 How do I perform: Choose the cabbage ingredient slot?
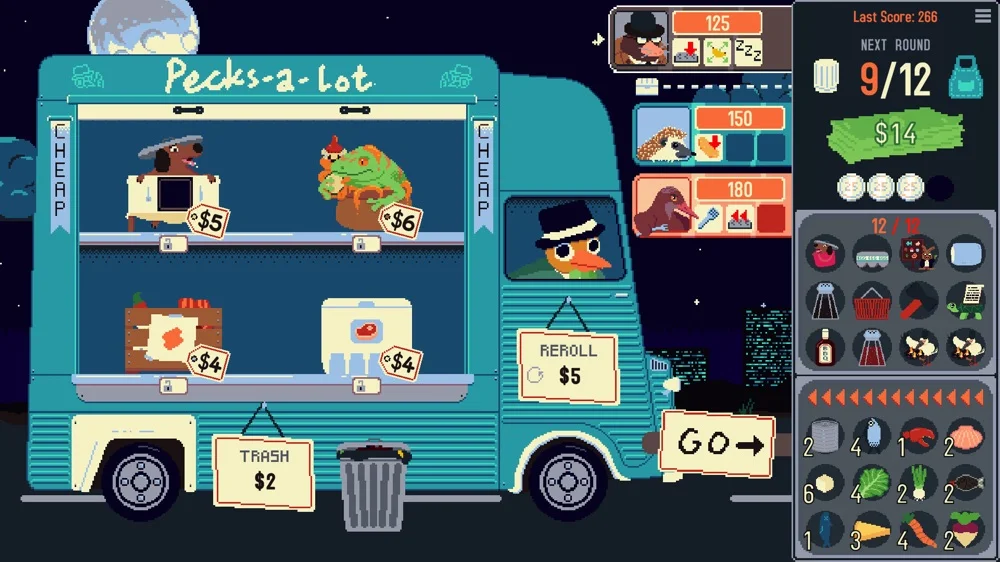click(x=872, y=483)
